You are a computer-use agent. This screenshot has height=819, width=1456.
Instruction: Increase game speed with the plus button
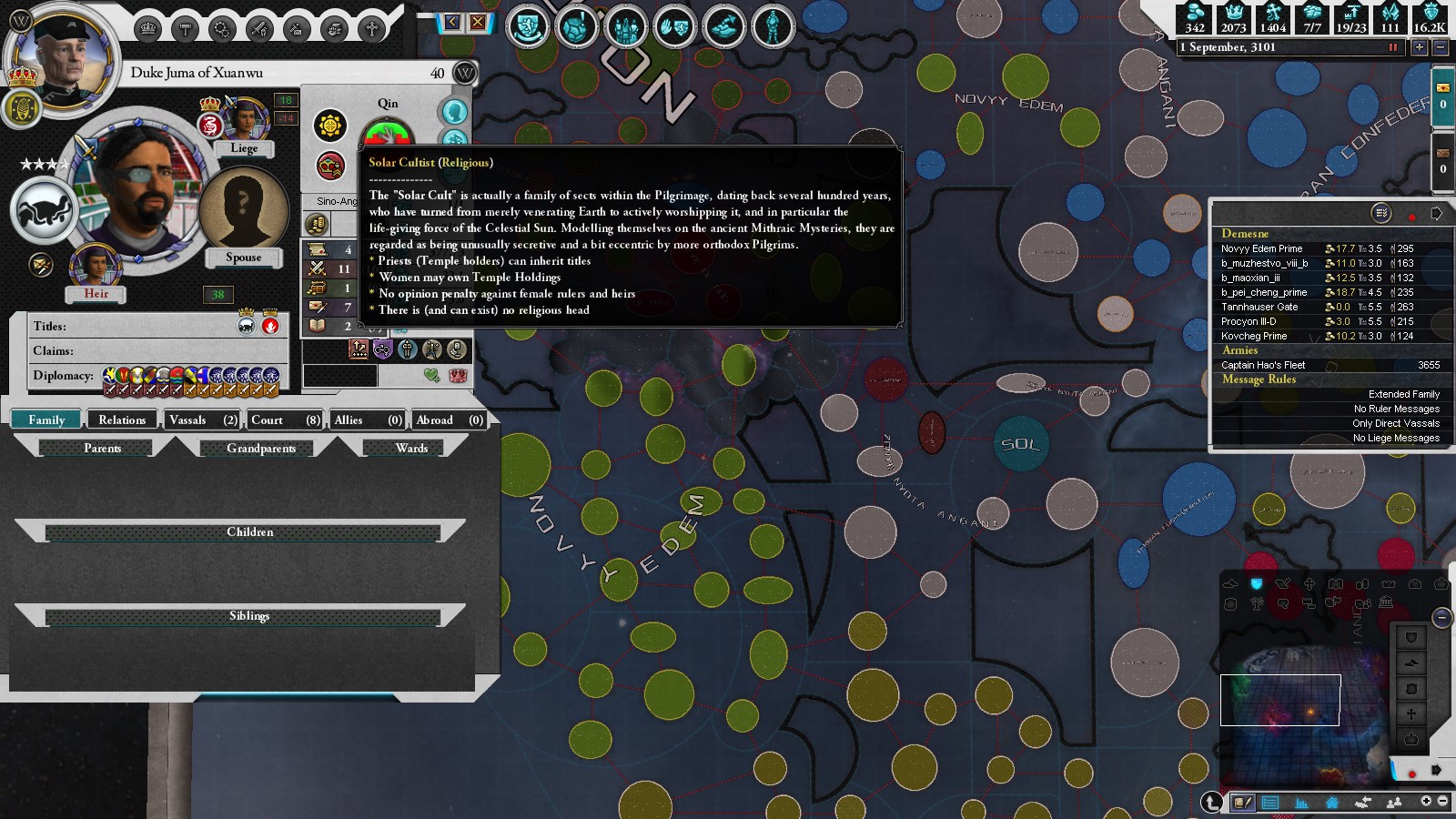(1419, 47)
